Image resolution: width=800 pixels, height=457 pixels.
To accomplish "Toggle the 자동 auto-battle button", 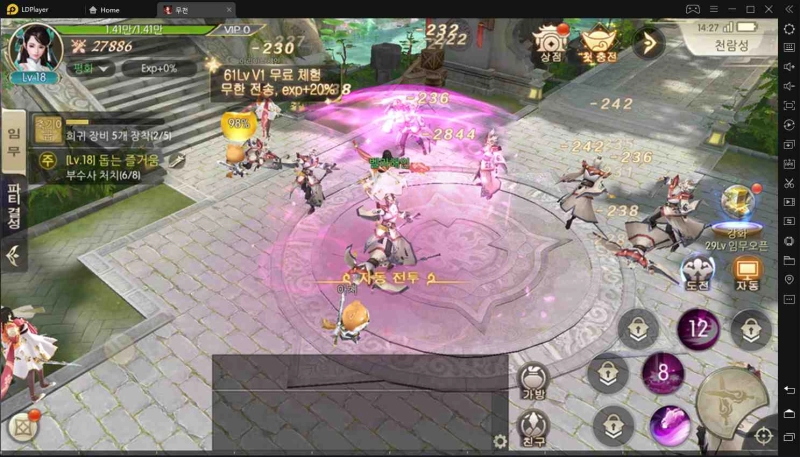I will coord(746,273).
